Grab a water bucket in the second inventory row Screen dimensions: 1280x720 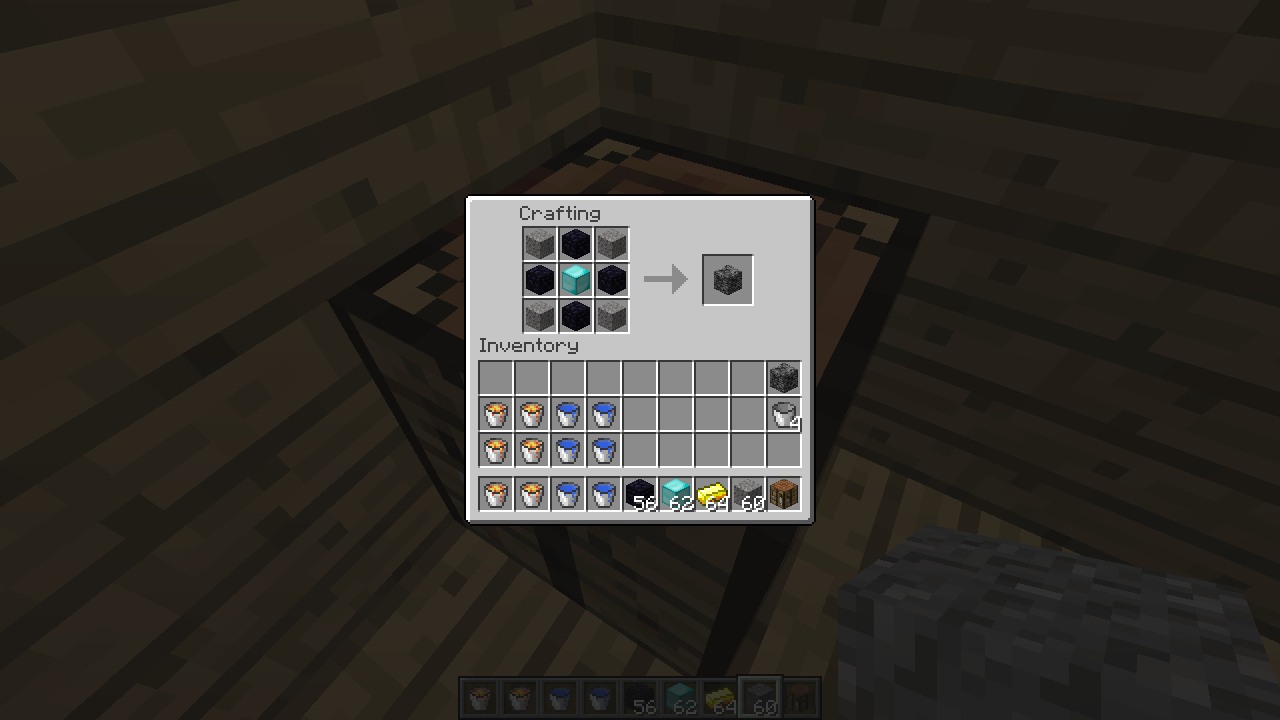tap(567, 414)
